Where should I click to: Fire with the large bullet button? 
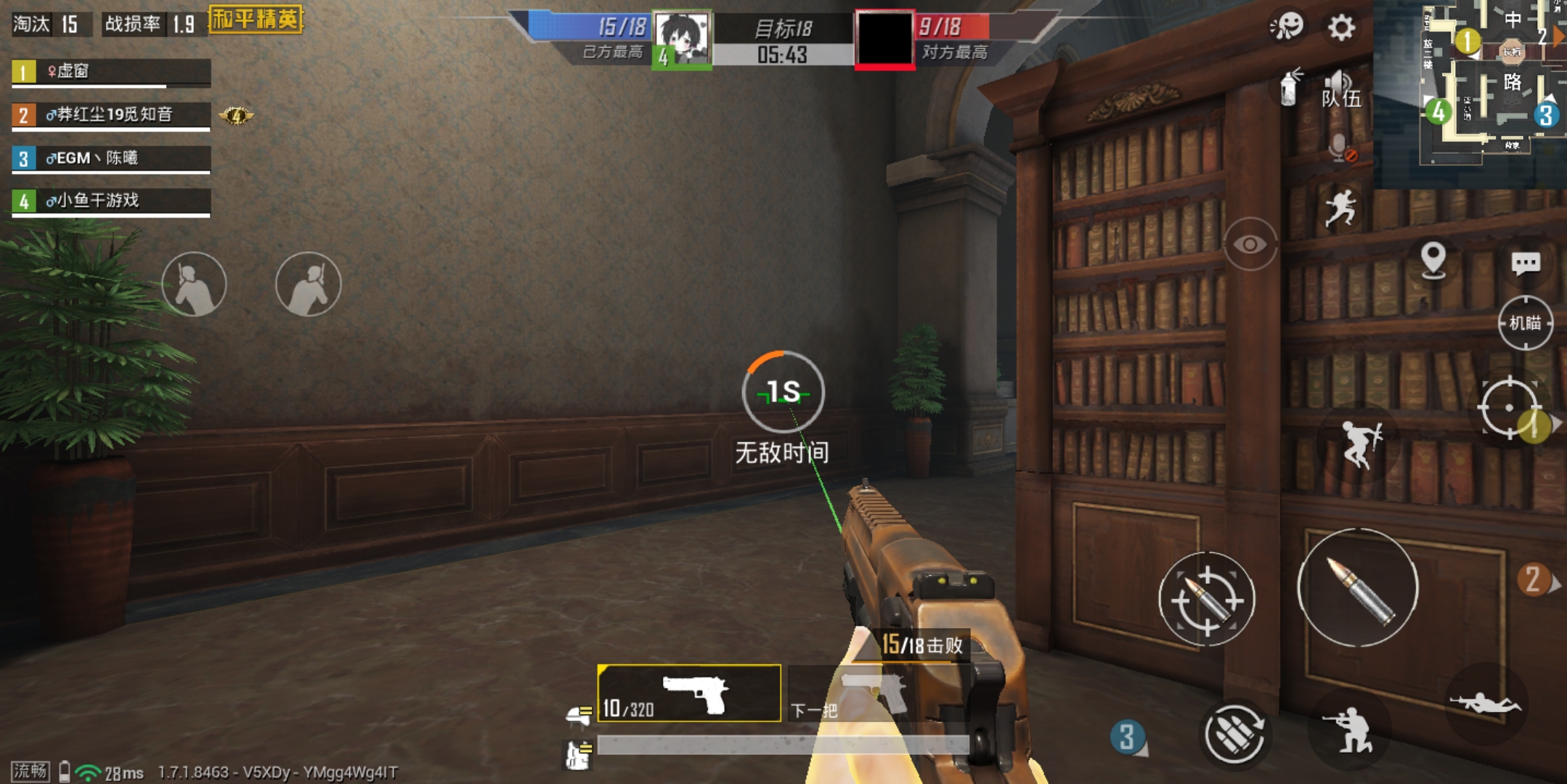1357,588
